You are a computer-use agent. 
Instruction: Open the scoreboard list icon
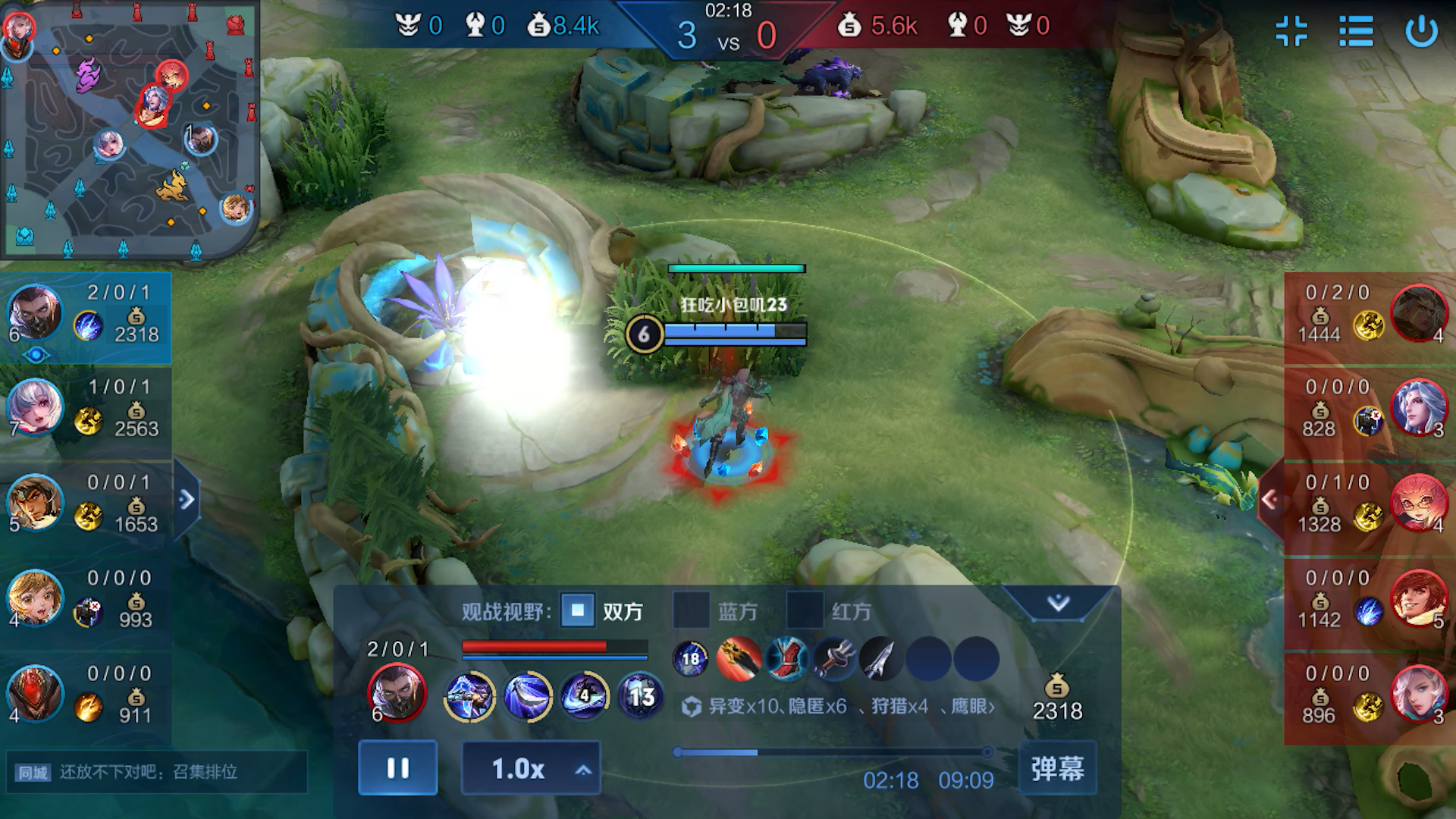[1356, 32]
